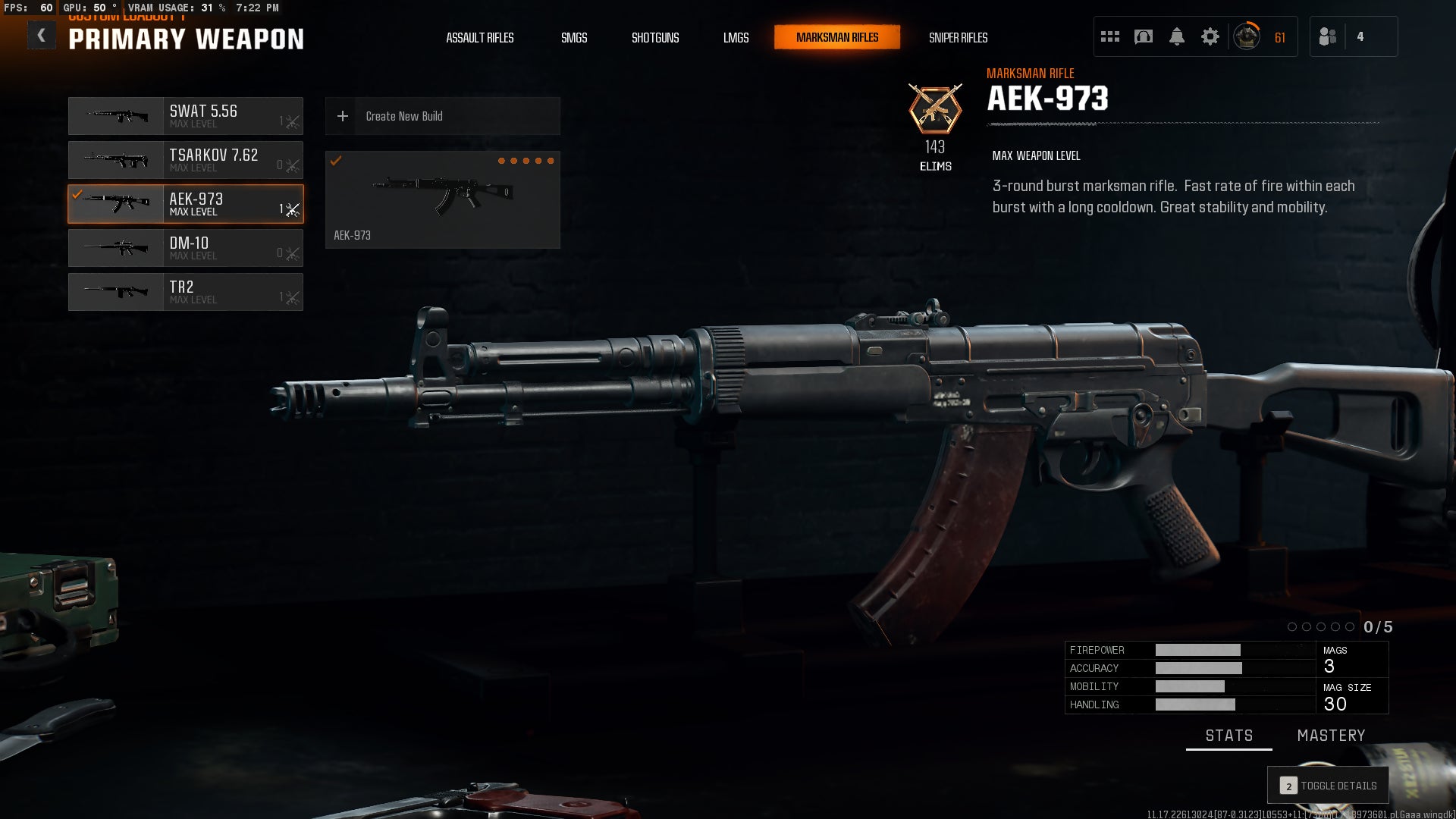Select the Tsarkov 7.62 weapon row
The height and width of the screenshot is (819, 1456).
[186, 160]
